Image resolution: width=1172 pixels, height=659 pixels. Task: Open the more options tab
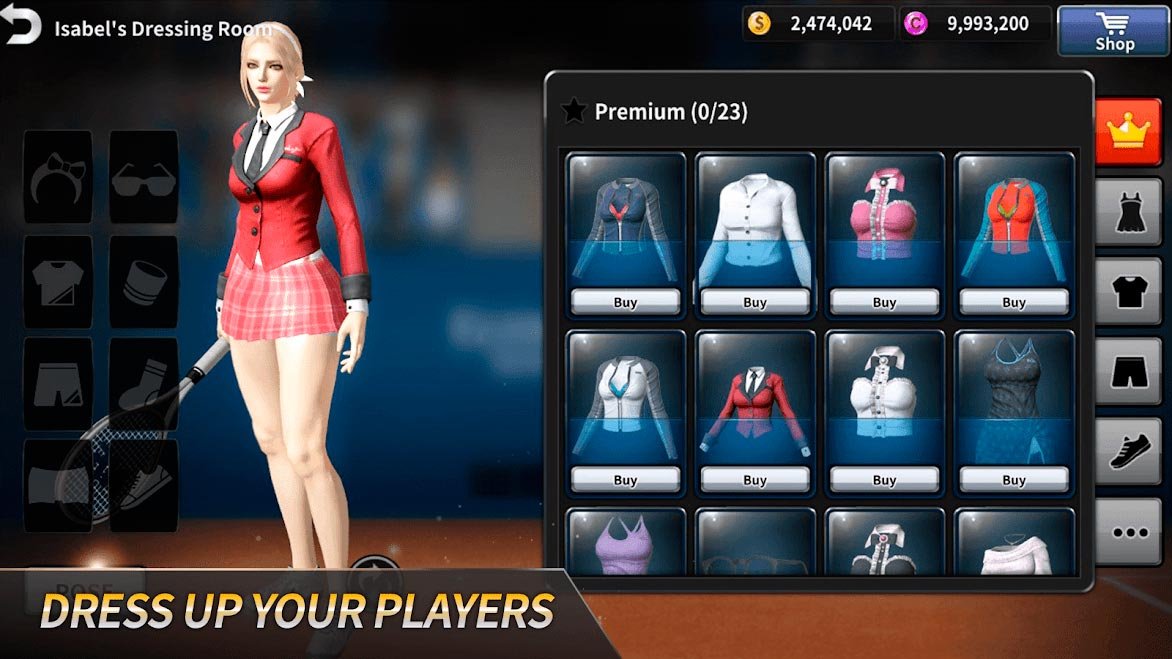[1128, 532]
